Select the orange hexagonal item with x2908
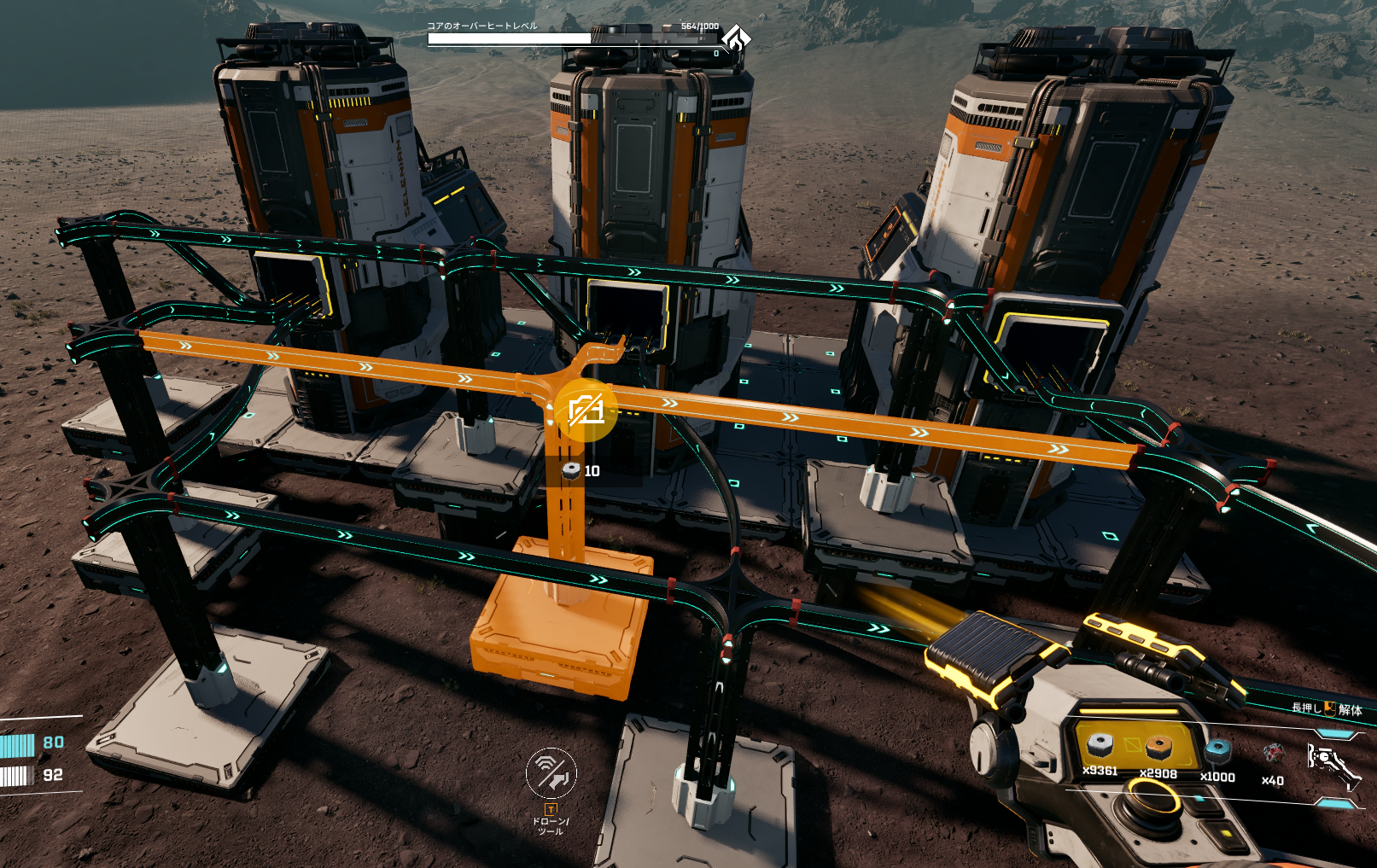This screenshot has height=868, width=1377. [x=1158, y=749]
